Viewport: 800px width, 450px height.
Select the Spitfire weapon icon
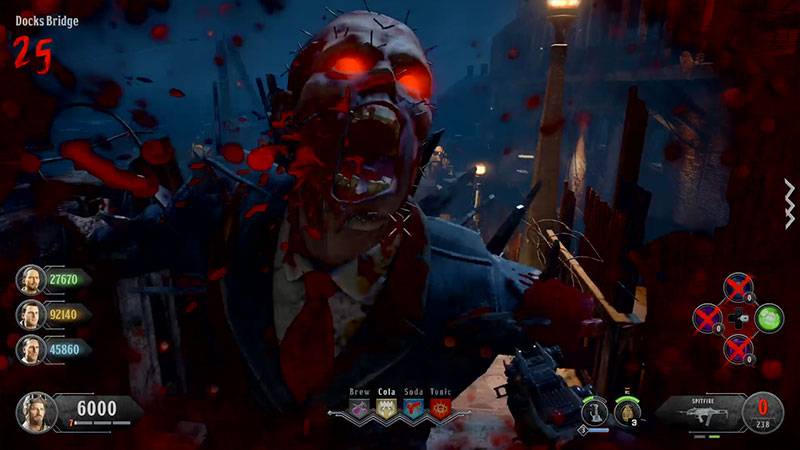pos(702,410)
